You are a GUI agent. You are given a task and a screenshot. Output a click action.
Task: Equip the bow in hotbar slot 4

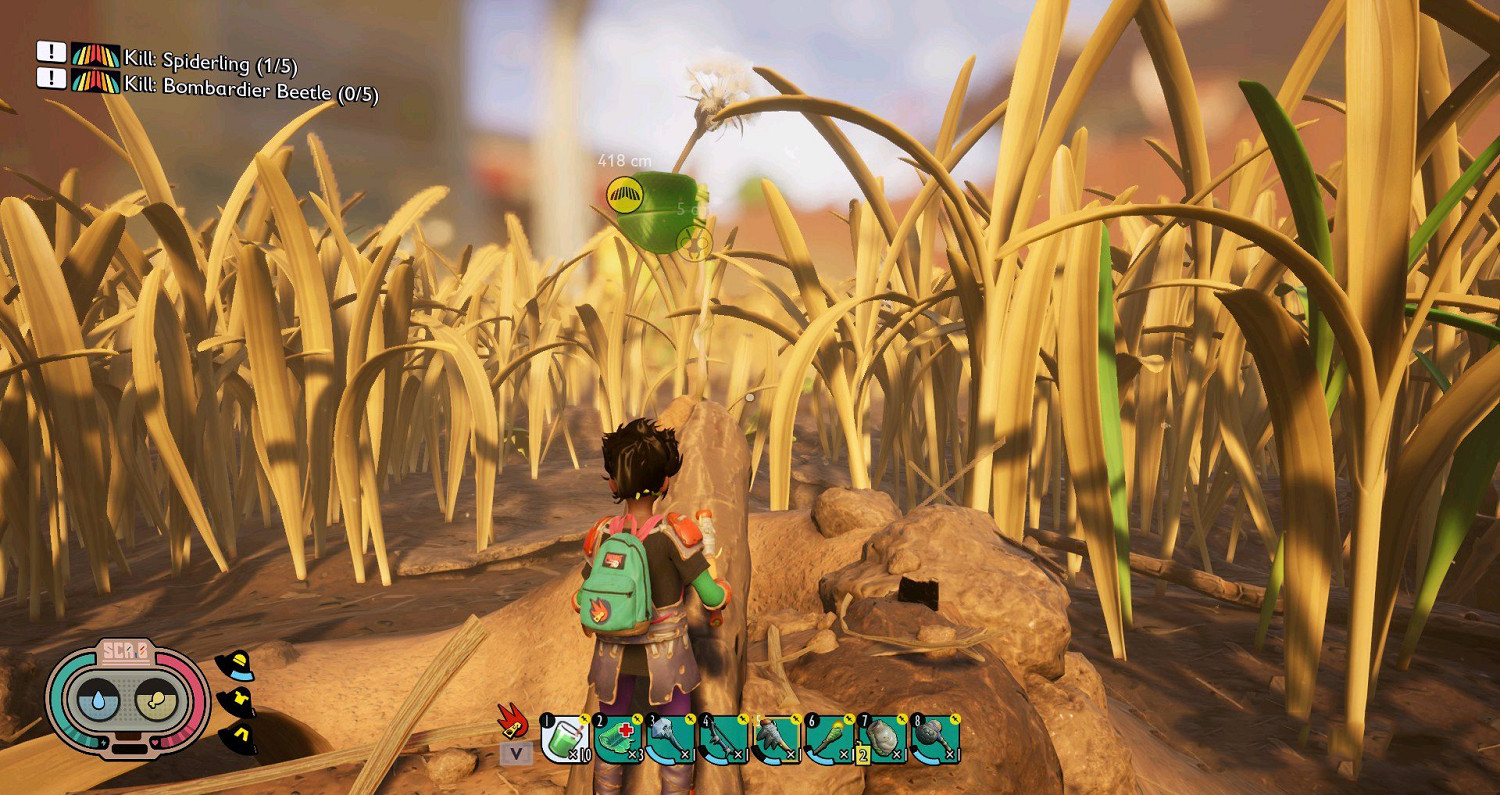[x=724, y=740]
